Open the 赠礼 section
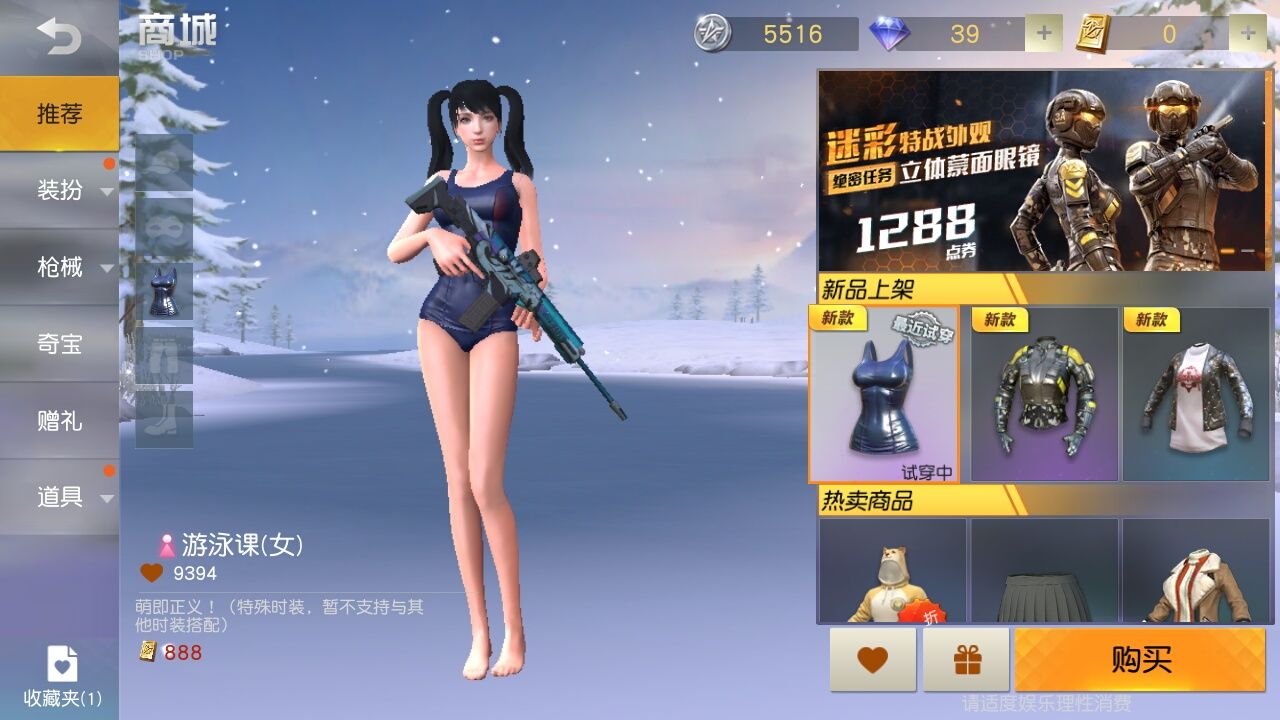The image size is (1280, 720). click(x=59, y=421)
